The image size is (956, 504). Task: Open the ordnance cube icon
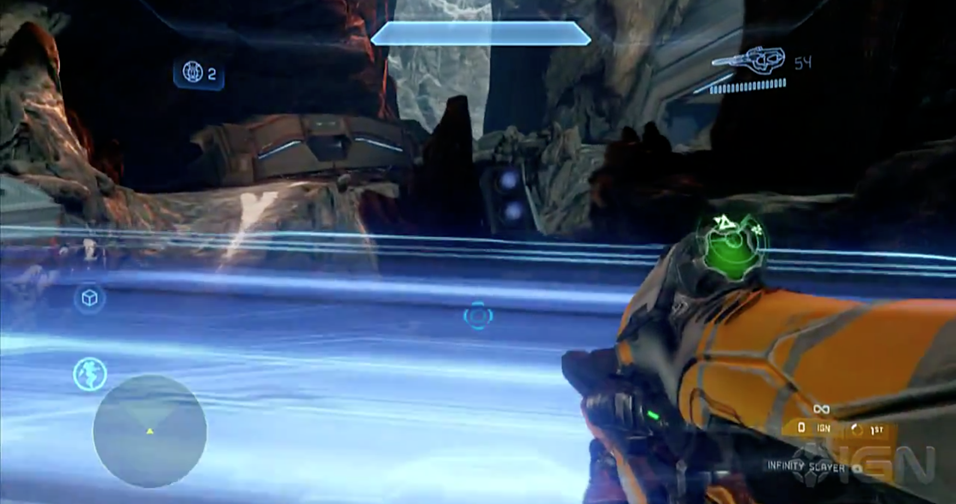pyautogui.click(x=89, y=298)
